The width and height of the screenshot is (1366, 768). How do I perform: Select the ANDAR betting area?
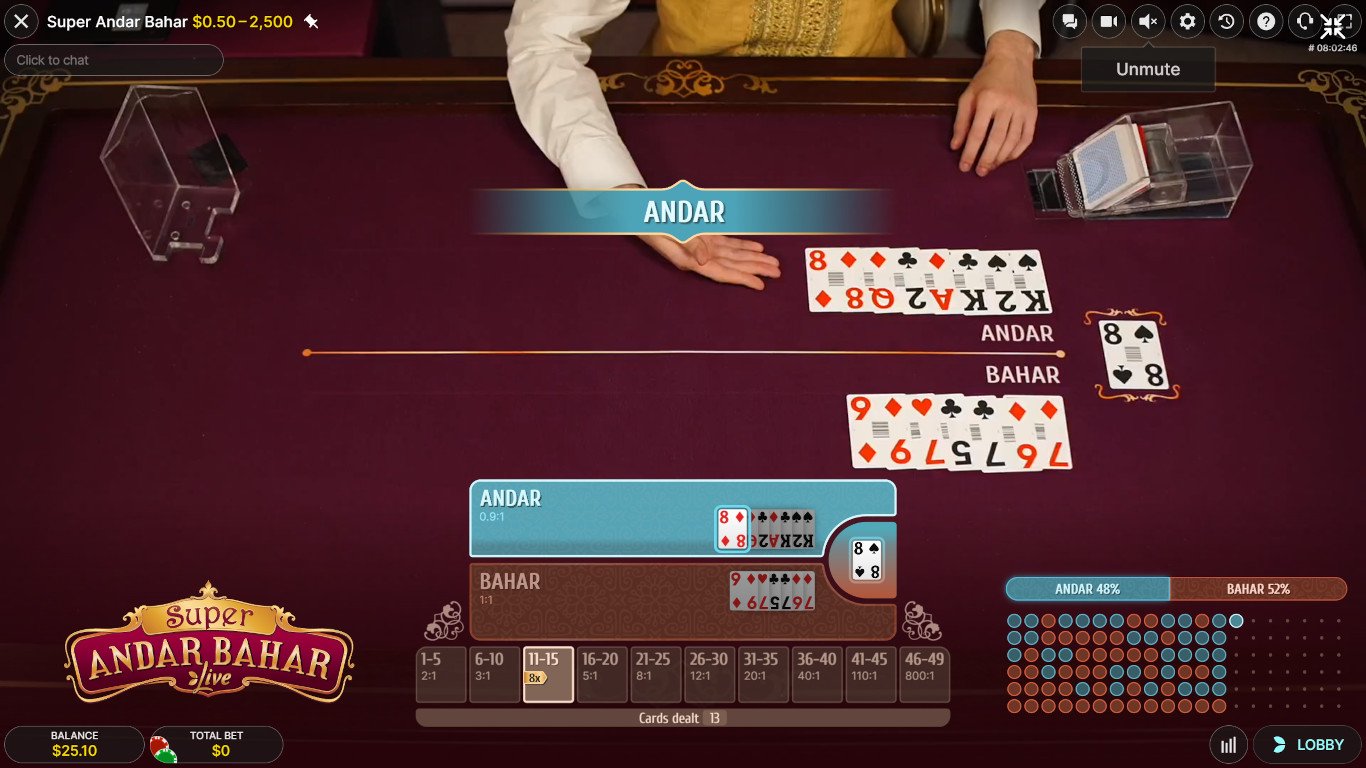[600, 518]
